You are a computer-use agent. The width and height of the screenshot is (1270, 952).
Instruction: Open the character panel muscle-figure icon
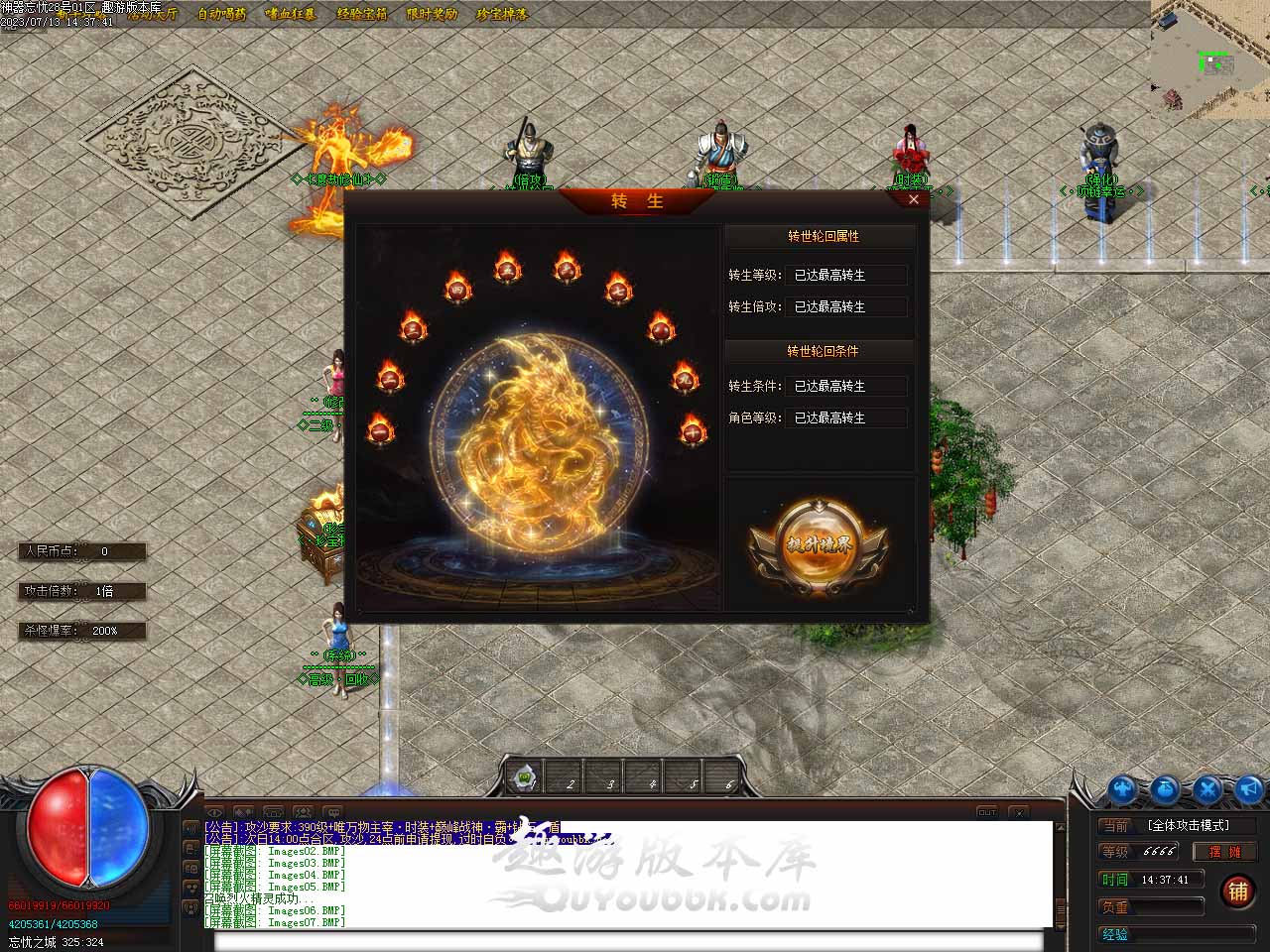1122,789
